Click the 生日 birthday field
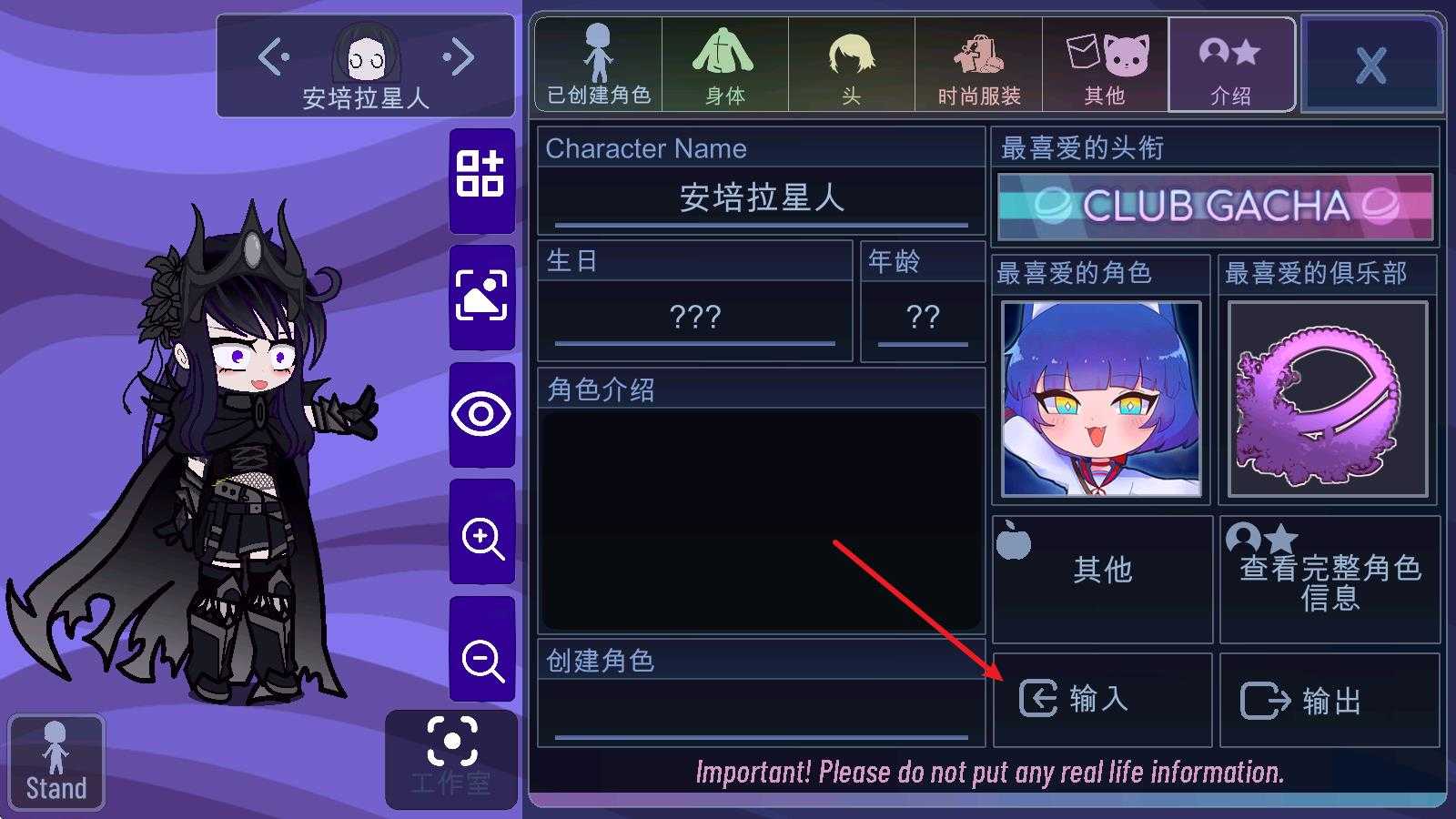Viewport: 1456px width, 819px height. 694,317
